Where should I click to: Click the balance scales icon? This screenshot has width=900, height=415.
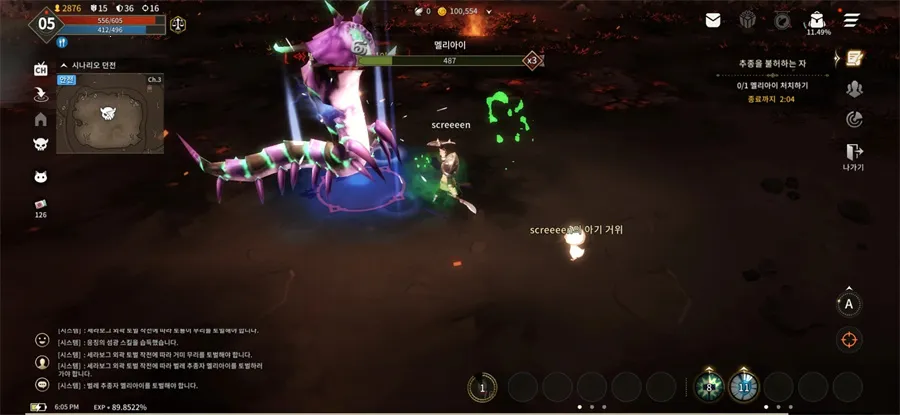click(x=178, y=24)
